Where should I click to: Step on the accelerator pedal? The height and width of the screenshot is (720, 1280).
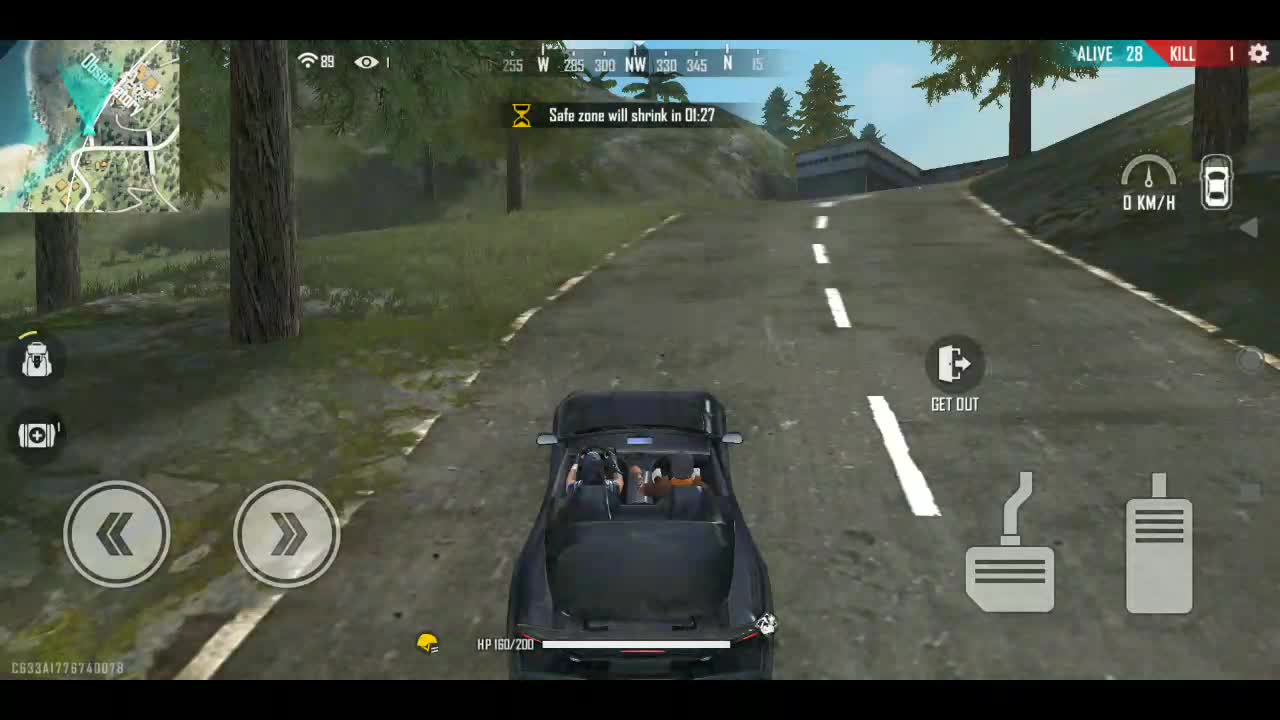(x=1159, y=547)
